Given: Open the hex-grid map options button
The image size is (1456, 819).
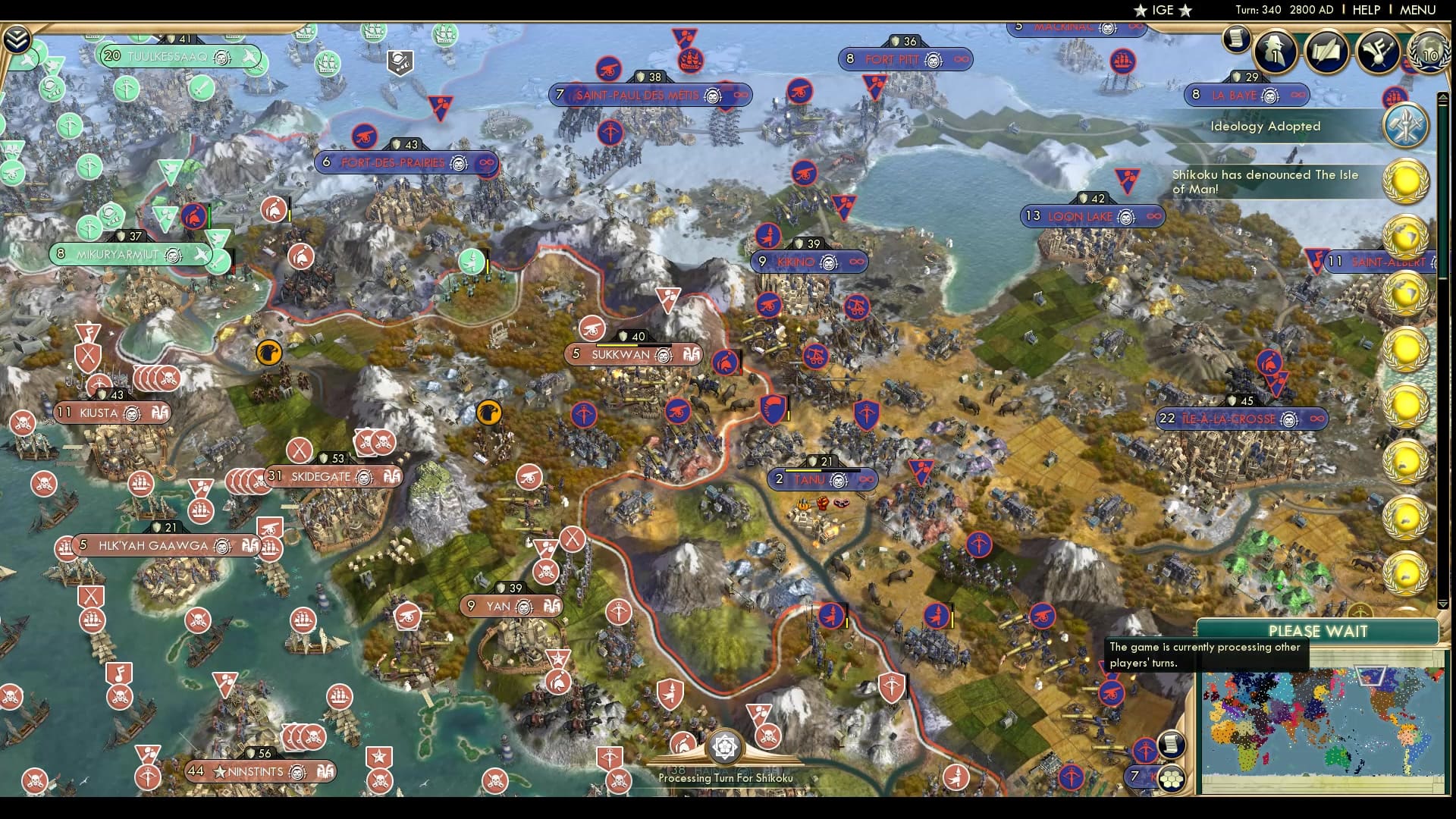Looking at the screenshot, I should click(1172, 778).
